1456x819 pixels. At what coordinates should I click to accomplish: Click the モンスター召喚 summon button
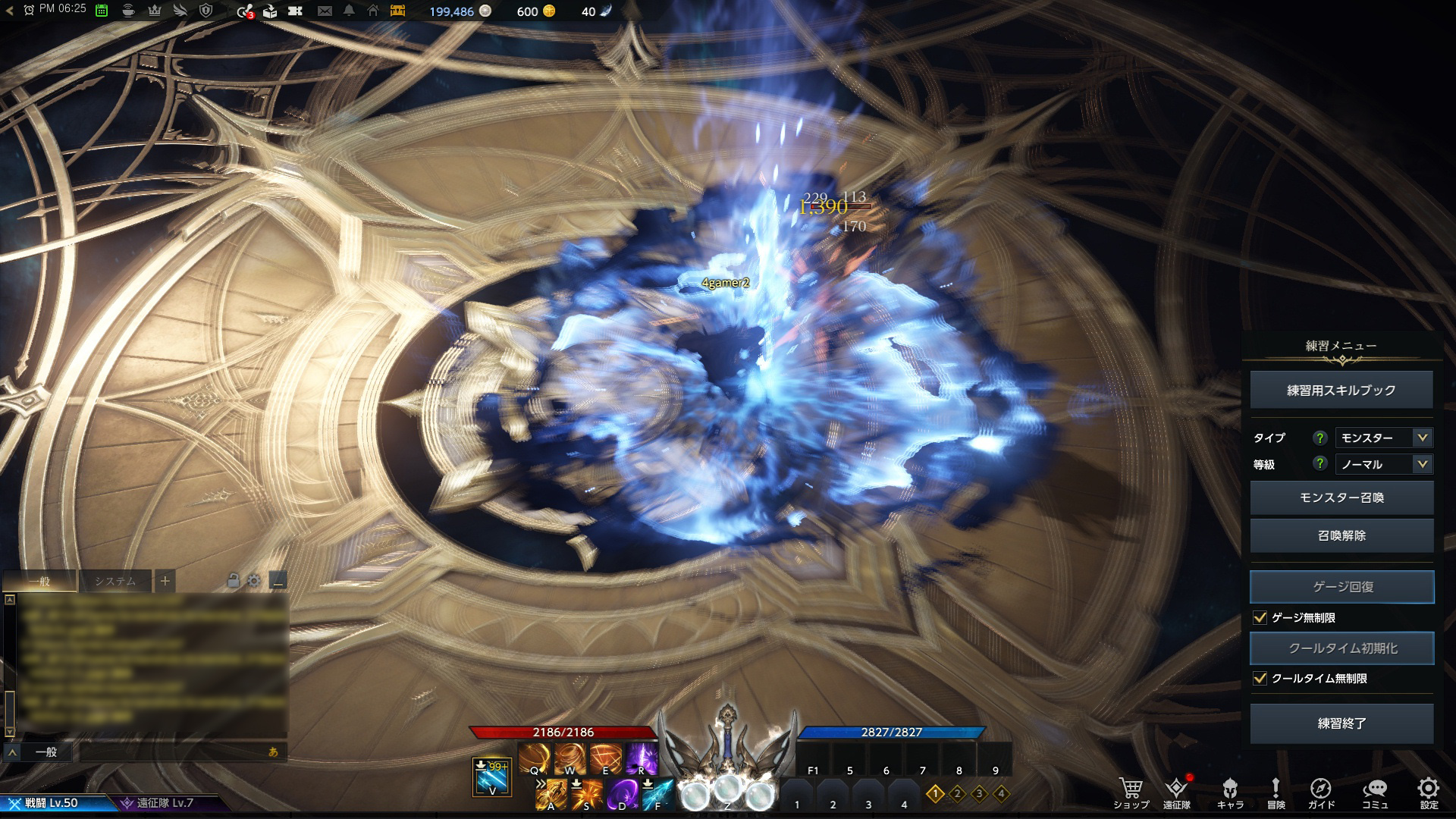point(1341,497)
